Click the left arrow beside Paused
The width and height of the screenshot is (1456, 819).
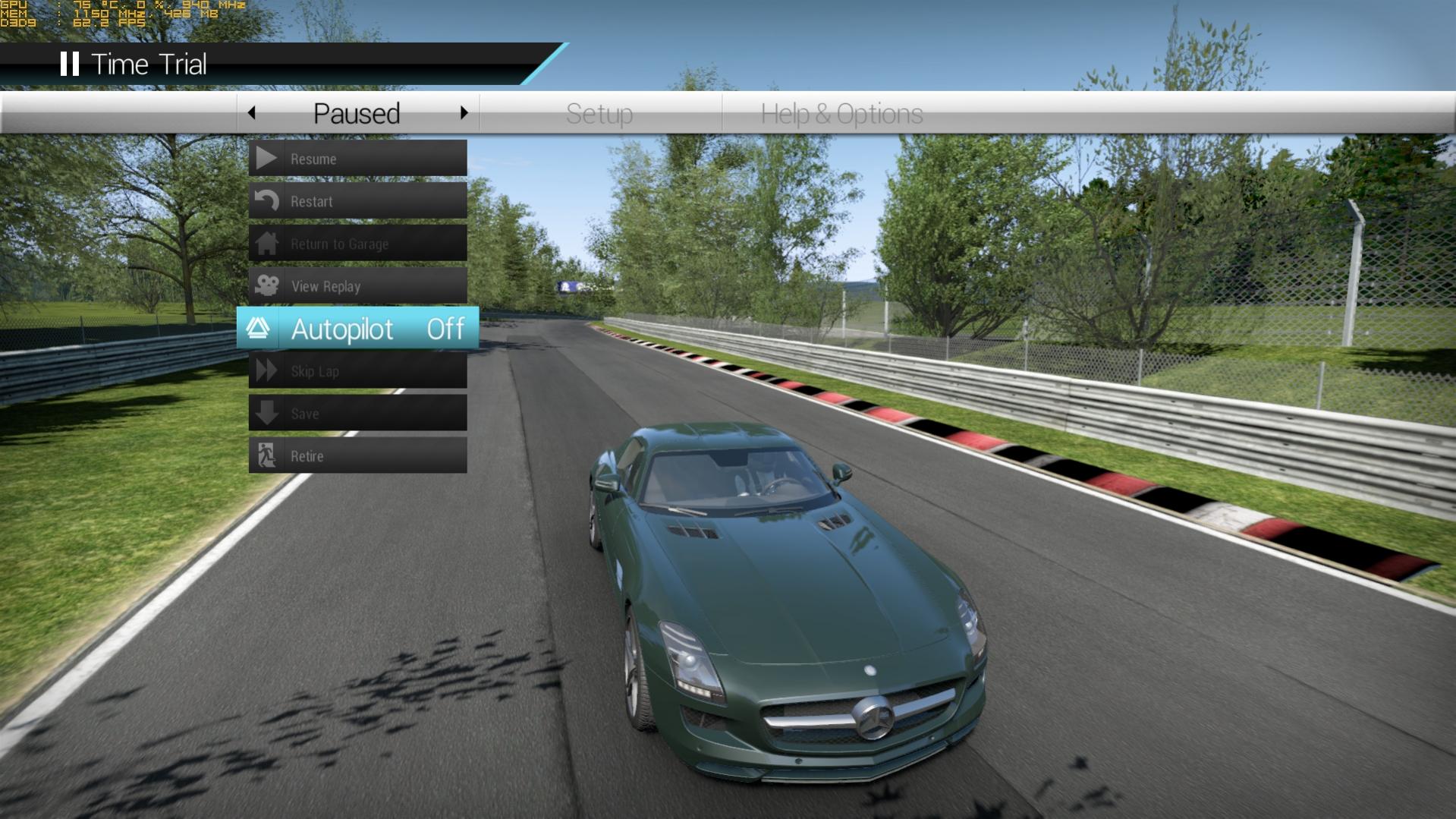(x=252, y=113)
